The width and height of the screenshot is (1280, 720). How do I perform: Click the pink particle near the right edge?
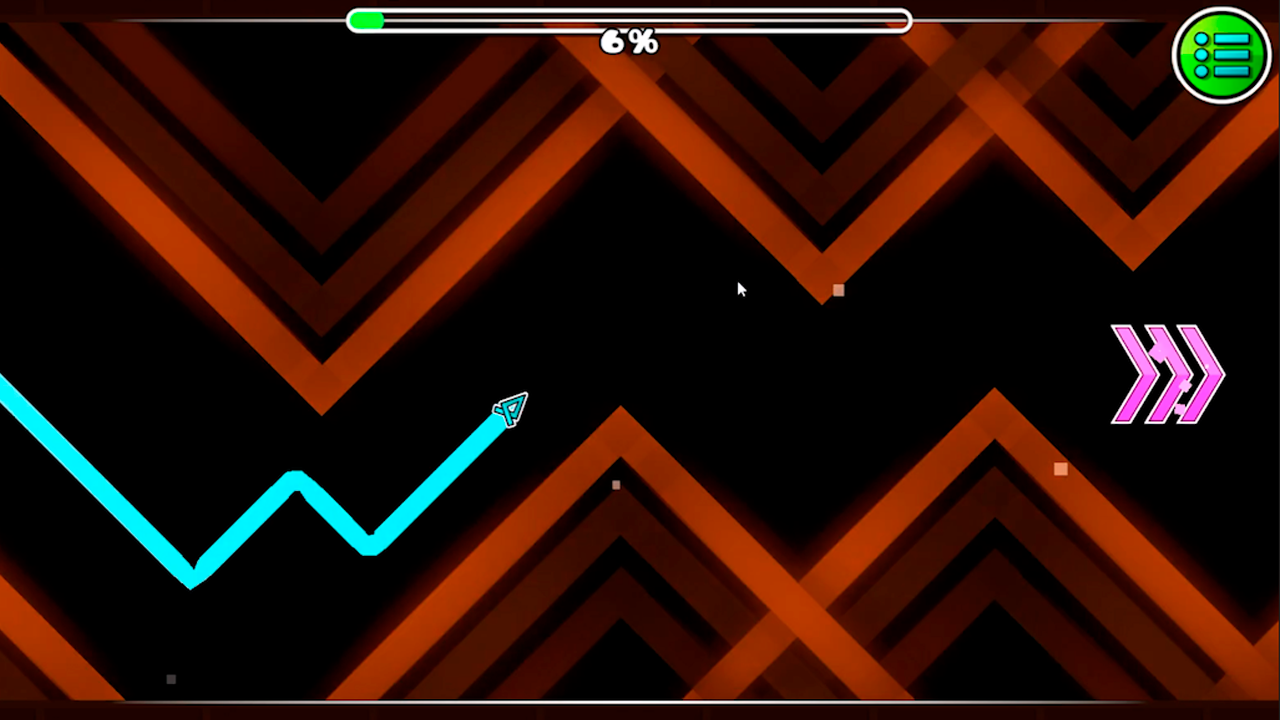tap(1060, 469)
